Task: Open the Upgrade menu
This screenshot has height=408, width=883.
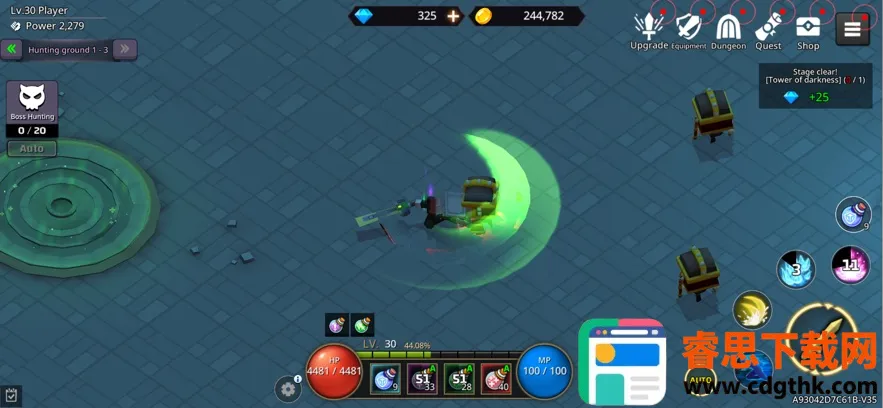Action: tap(648, 29)
